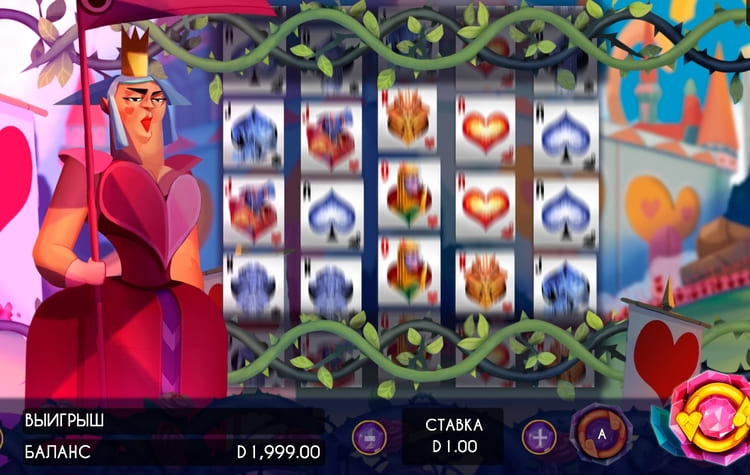Increase the bet with the plus button

(x=539, y=437)
